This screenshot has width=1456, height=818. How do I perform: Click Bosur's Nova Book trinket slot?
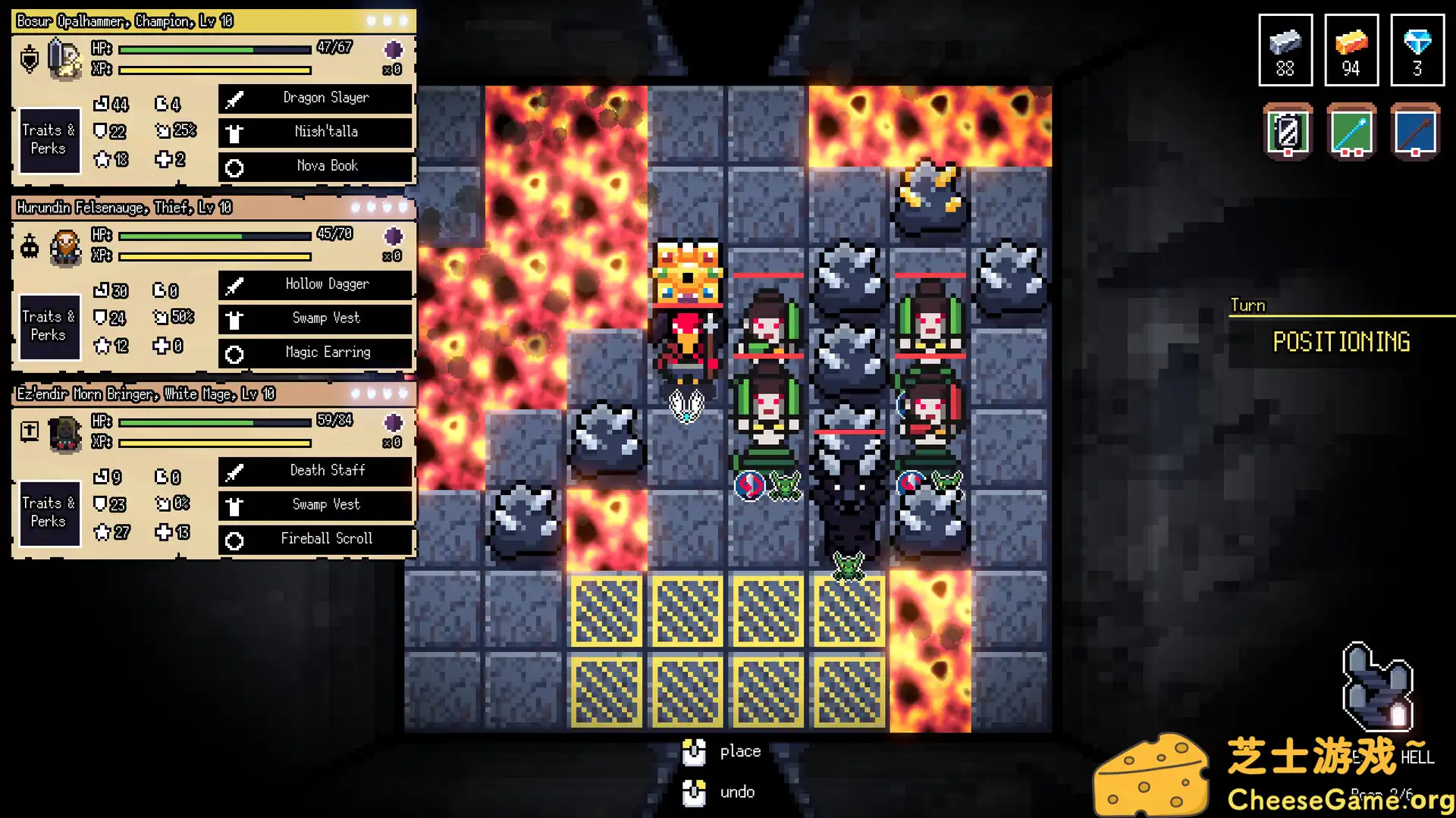coord(315,166)
